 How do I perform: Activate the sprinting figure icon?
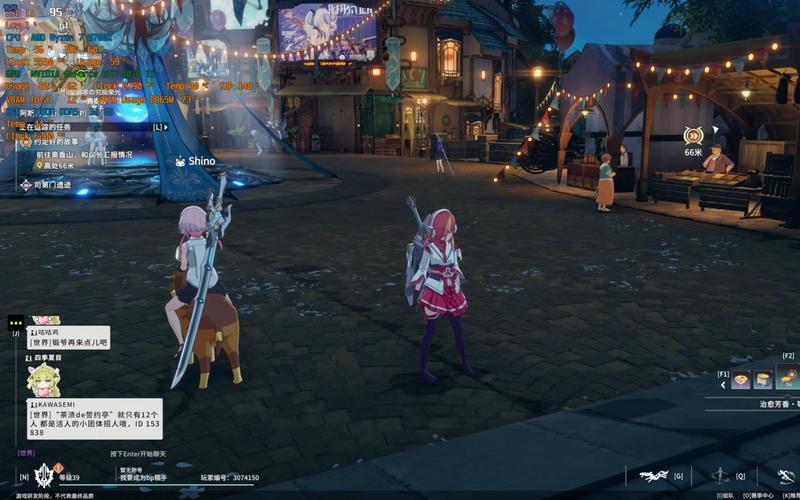point(783,476)
